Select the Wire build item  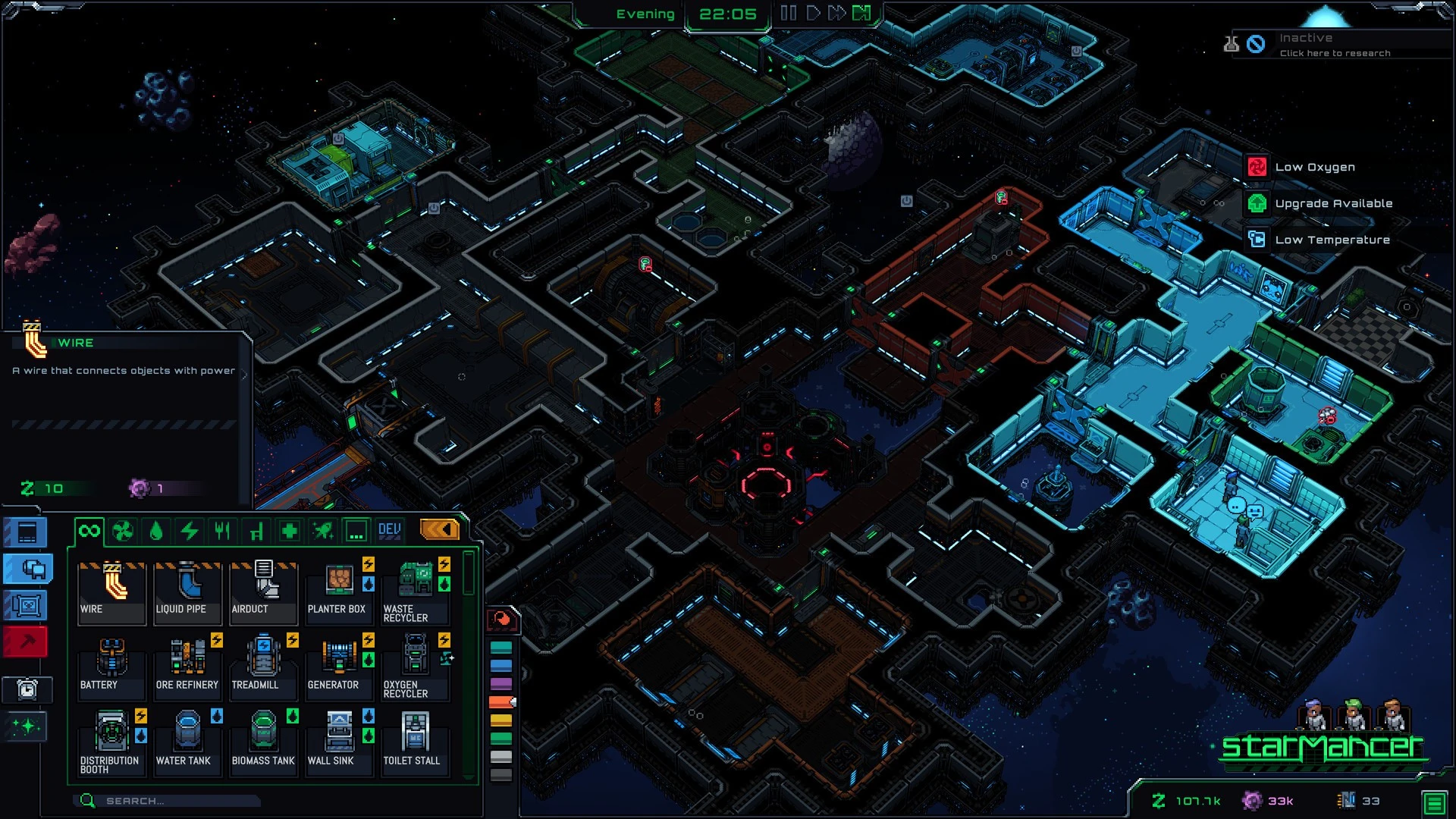(111, 592)
